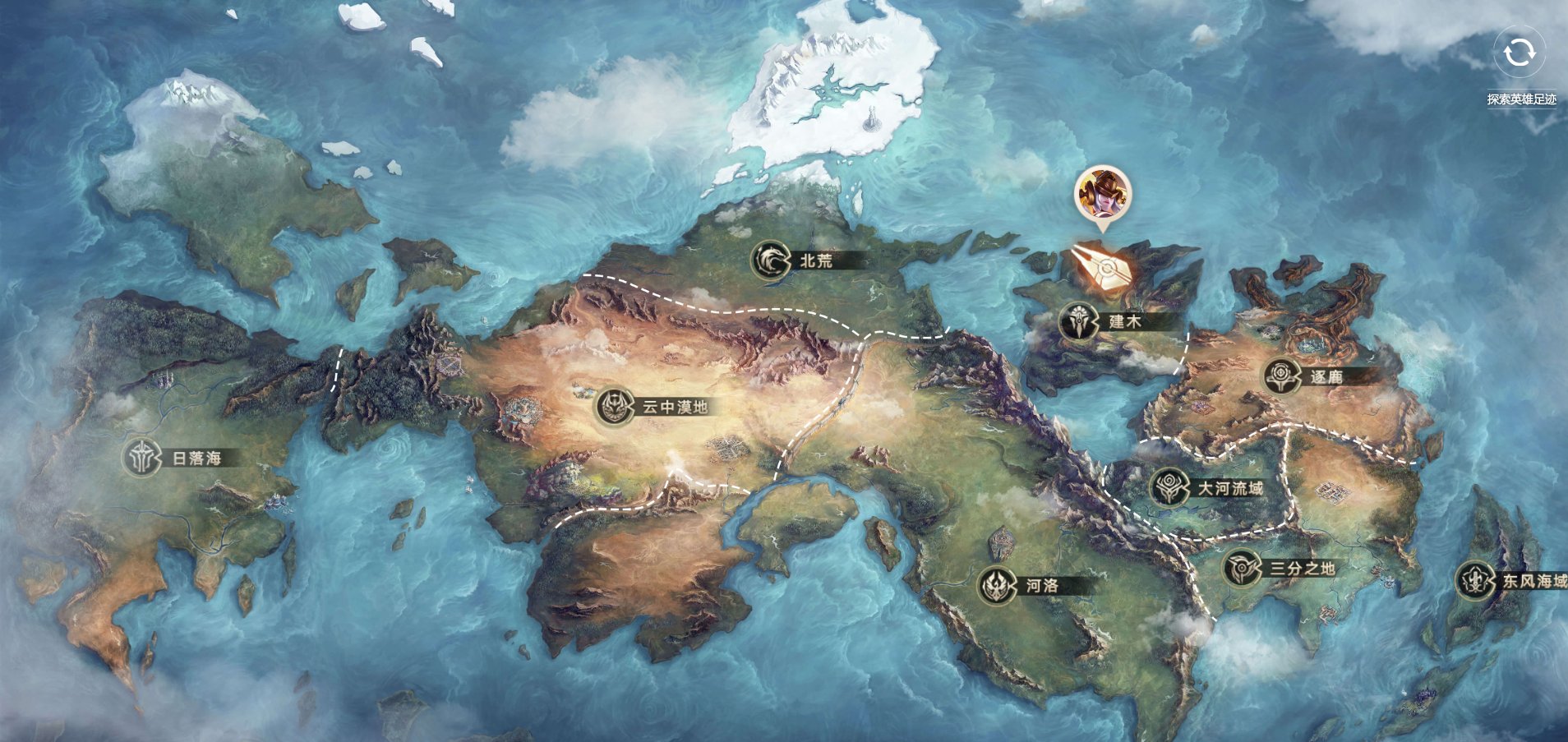Open the 河洛 region marker

(998, 586)
